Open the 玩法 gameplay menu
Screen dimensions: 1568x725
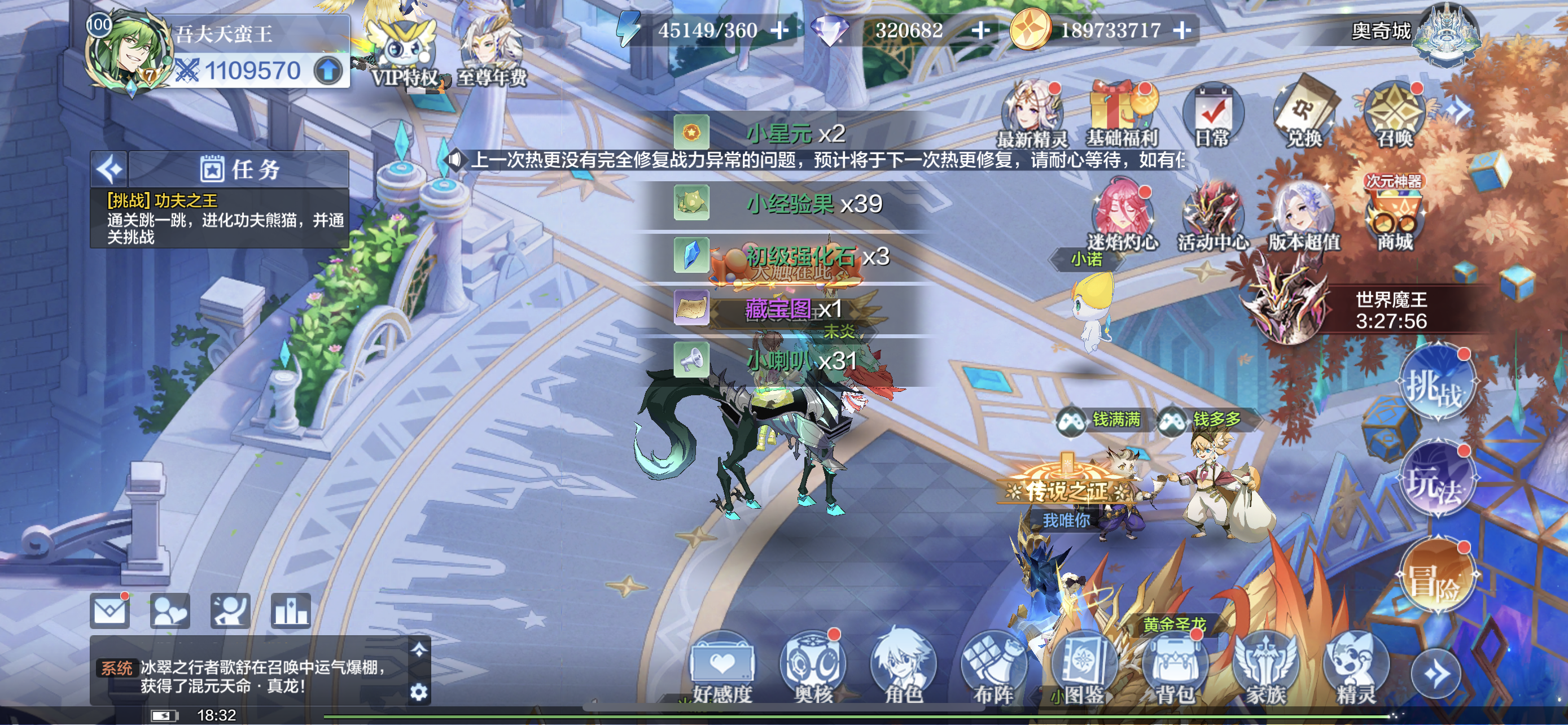[x=1436, y=481]
